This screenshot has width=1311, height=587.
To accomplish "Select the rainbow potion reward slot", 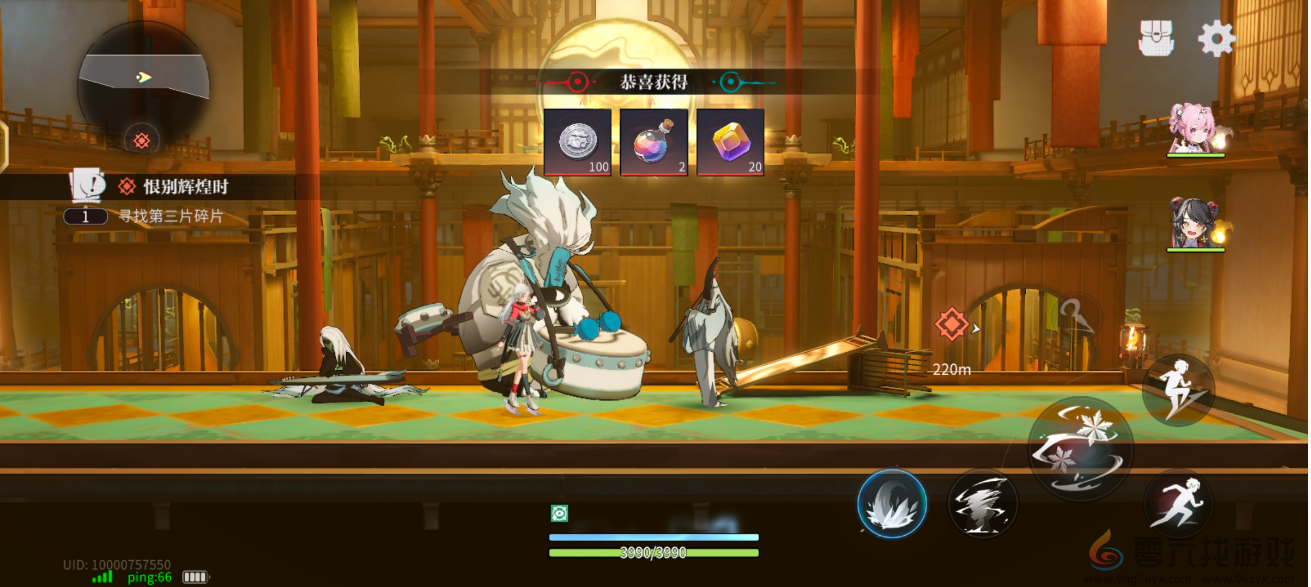I will 654,142.
